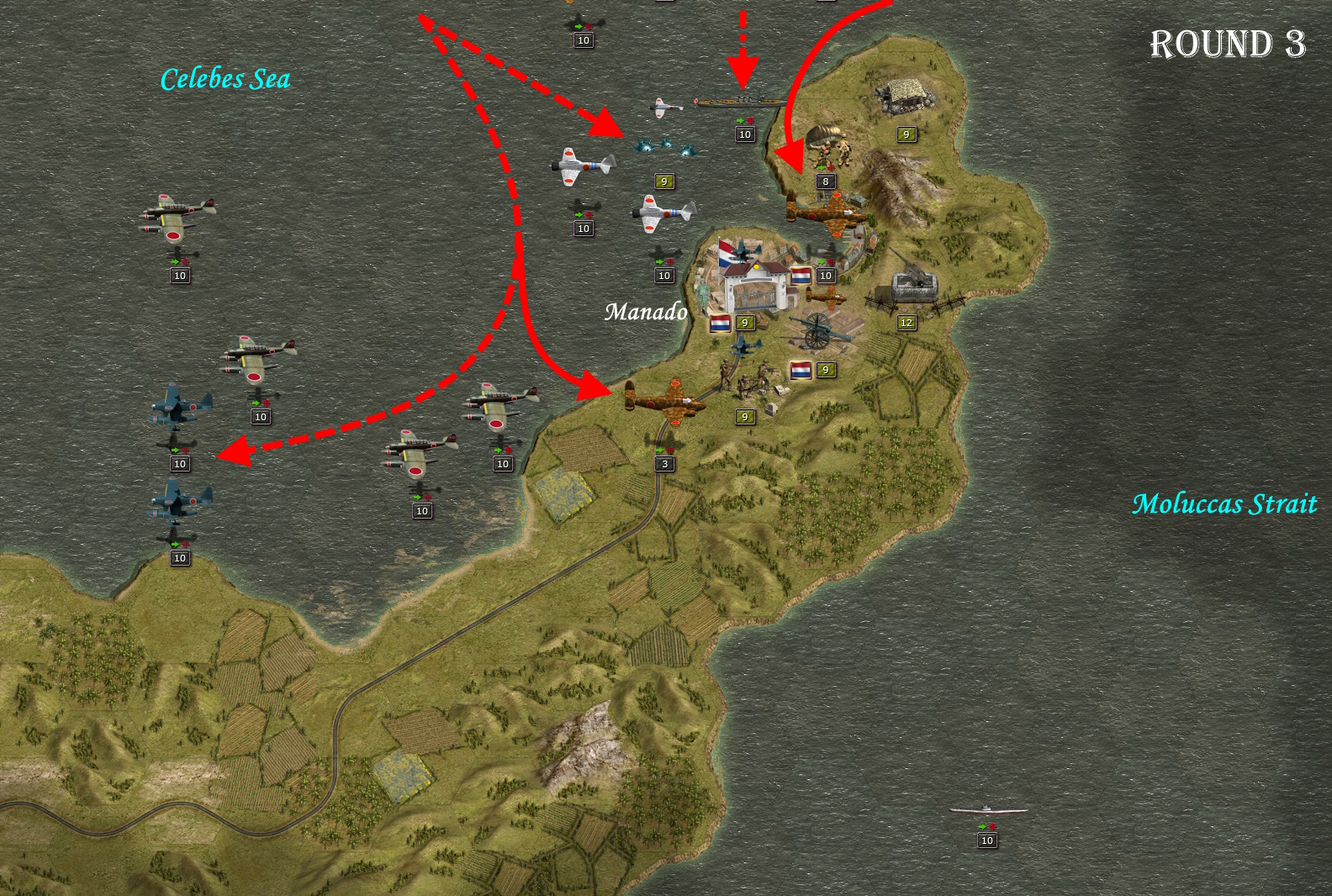Click the strength badge showing 3 below the transport plane
Image resolution: width=1332 pixels, height=896 pixels.
coord(663,461)
